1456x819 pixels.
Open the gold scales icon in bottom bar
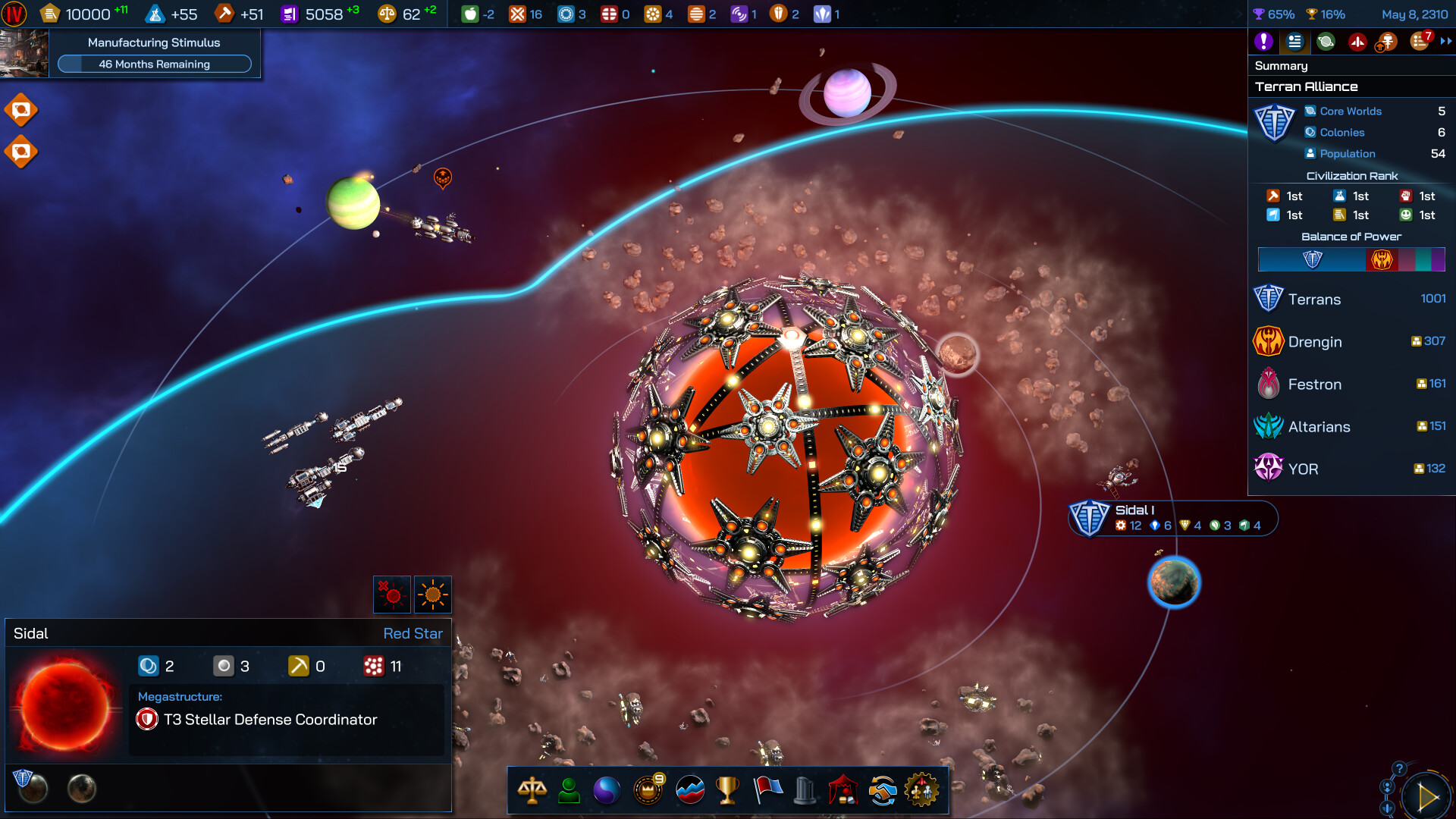[532, 790]
